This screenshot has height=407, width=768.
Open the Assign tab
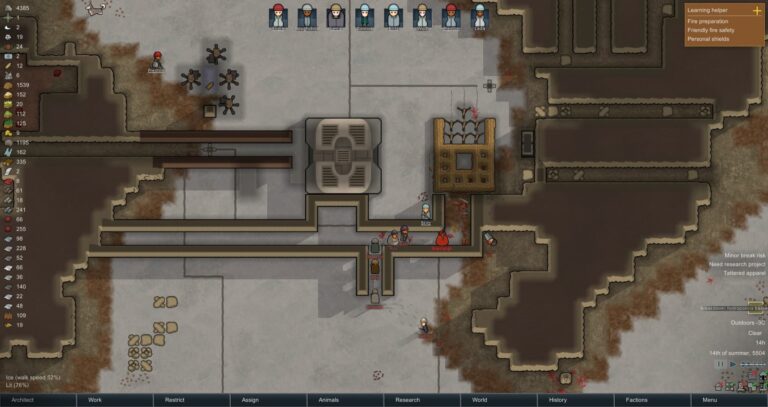(x=250, y=400)
